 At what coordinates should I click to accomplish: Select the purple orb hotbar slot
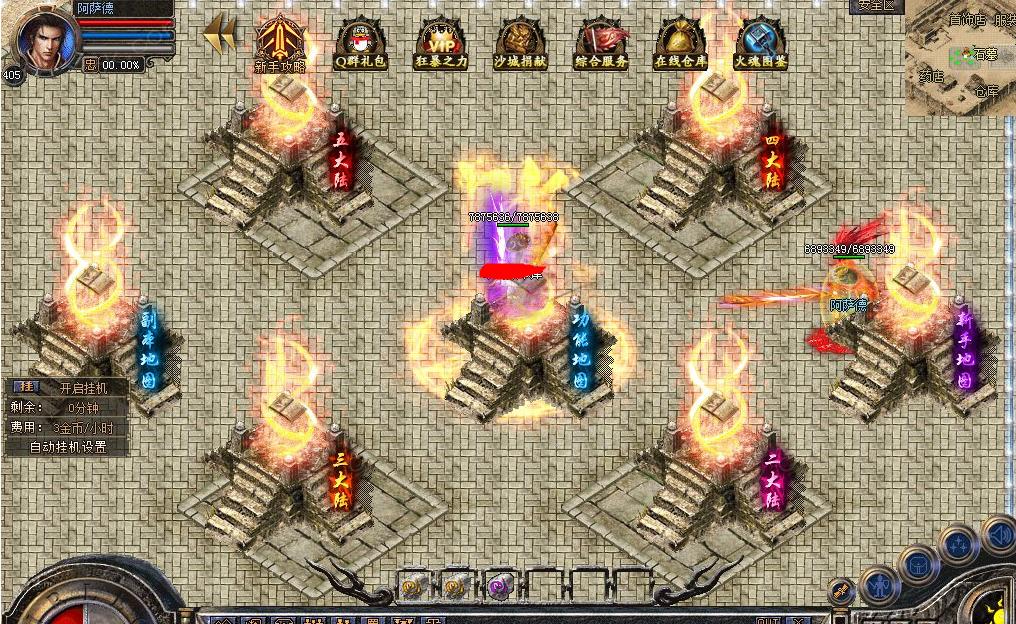498,587
